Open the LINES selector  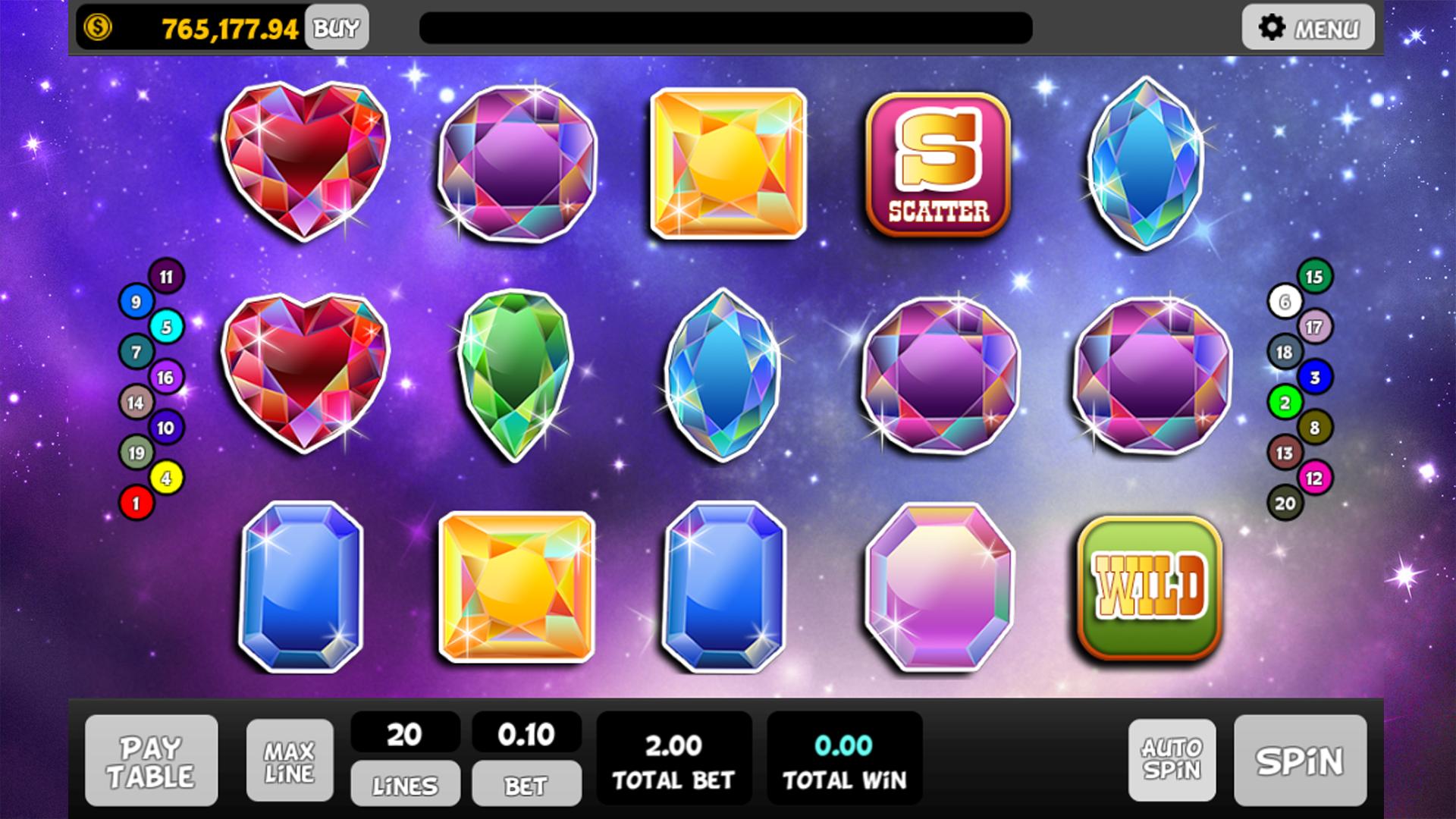coord(404,783)
